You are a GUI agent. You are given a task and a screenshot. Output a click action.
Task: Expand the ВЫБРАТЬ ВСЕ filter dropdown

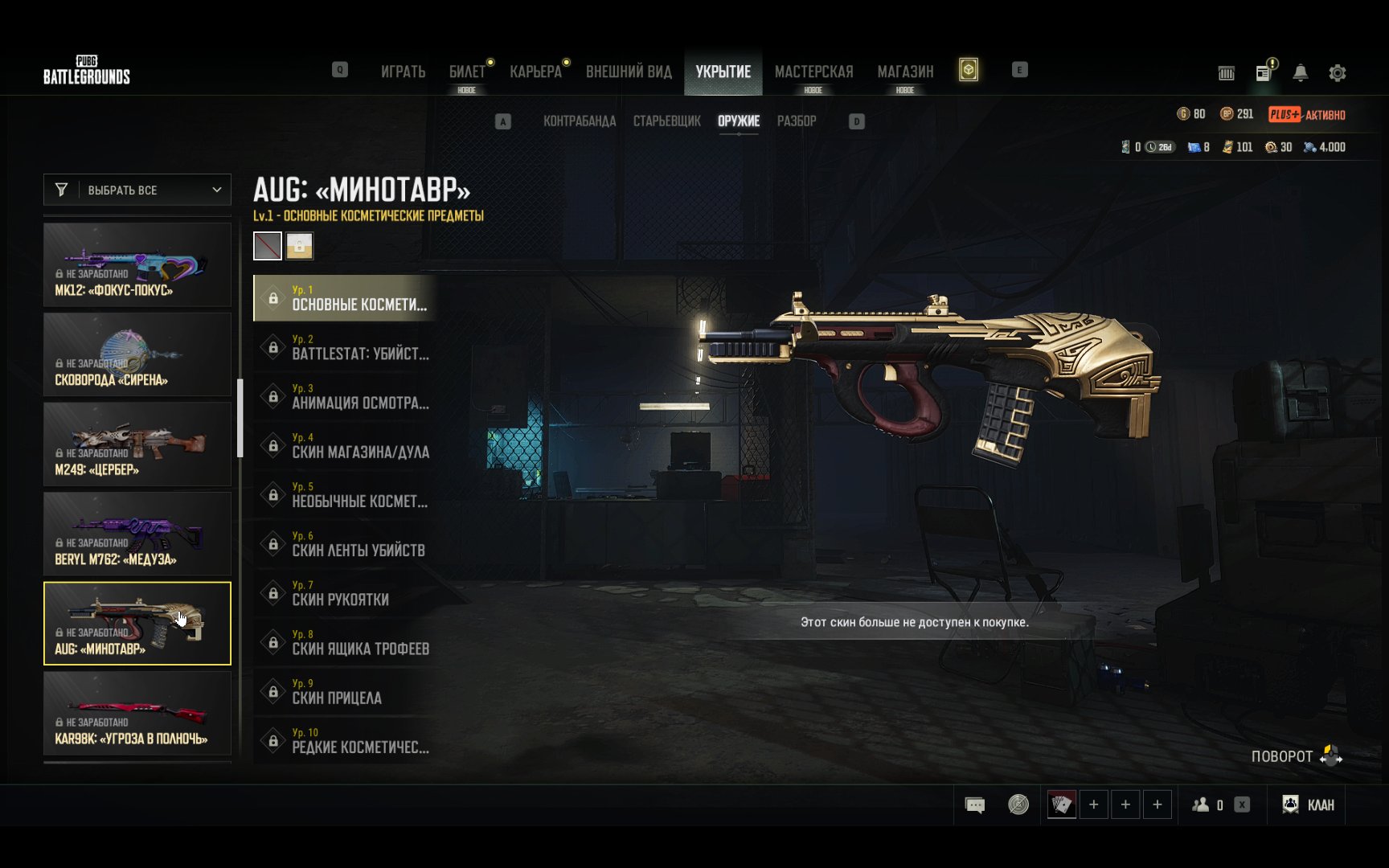[x=137, y=190]
